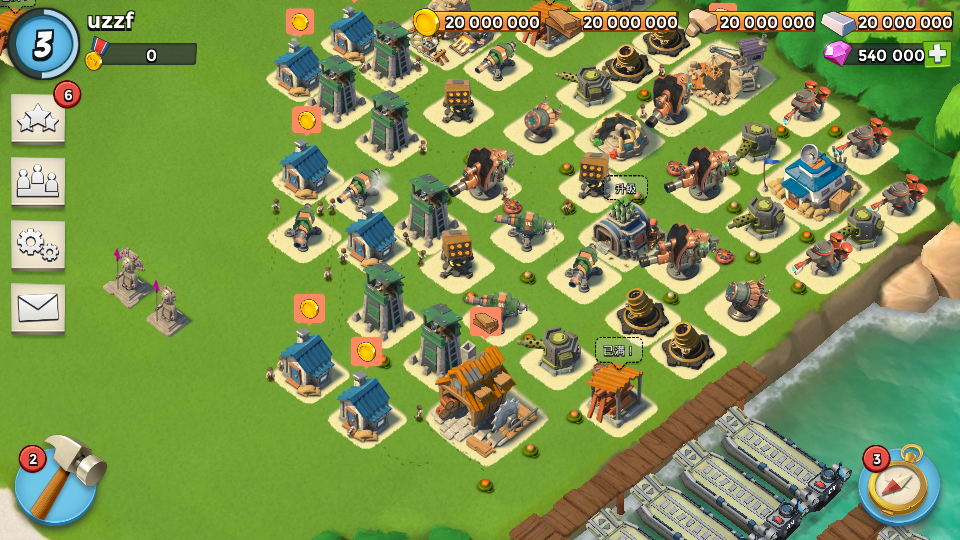Image resolution: width=960 pixels, height=540 pixels.
Task: Open the gears settings menu
Action: tap(38, 244)
